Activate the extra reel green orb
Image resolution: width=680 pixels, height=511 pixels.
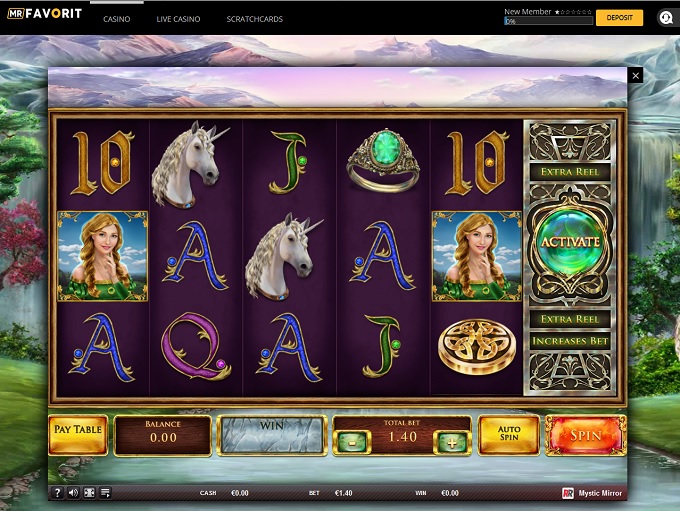570,242
